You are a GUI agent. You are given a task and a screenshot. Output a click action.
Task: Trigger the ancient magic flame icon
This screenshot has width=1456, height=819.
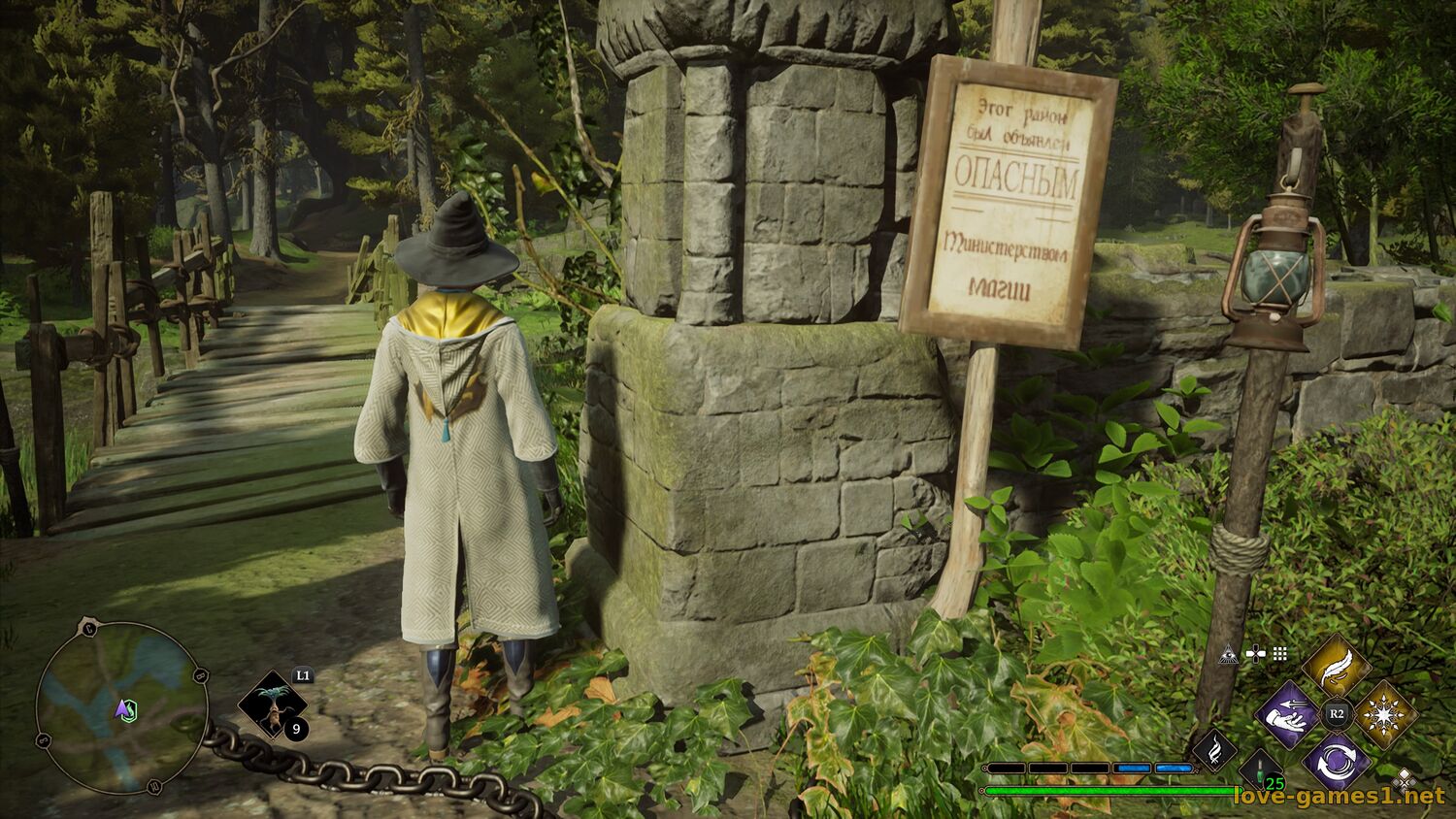1213,750
